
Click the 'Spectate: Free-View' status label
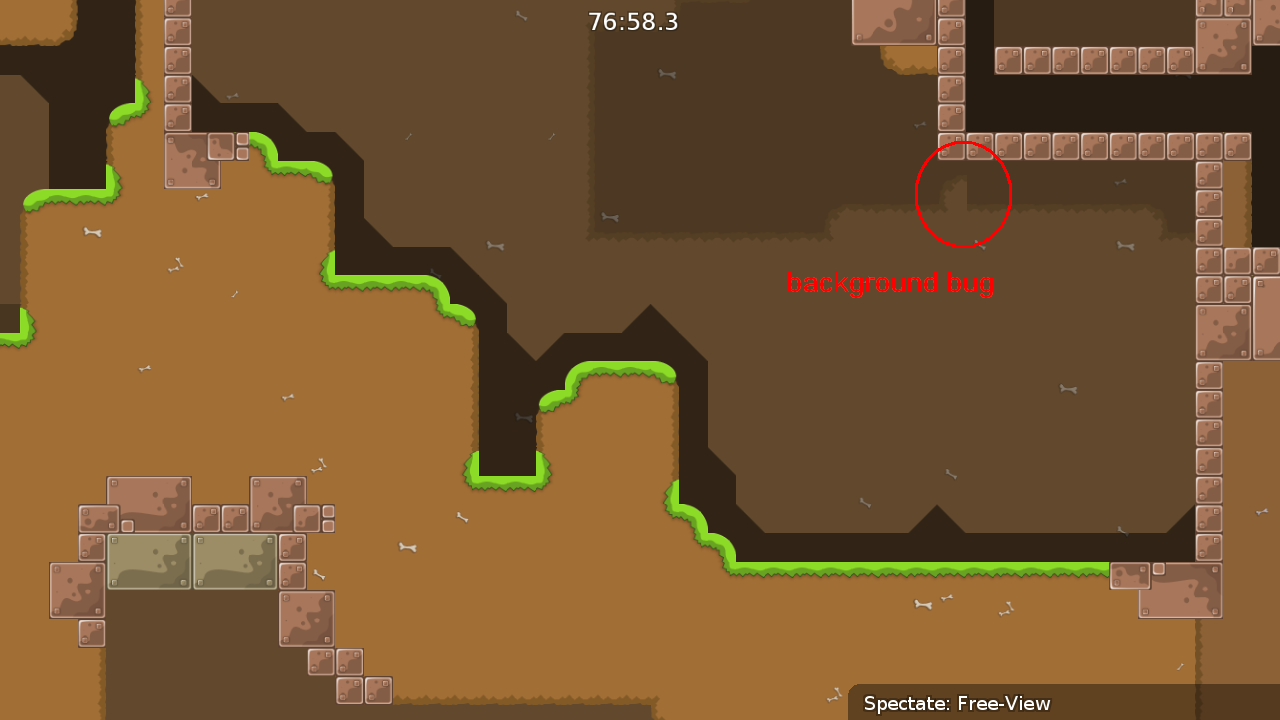957,704
